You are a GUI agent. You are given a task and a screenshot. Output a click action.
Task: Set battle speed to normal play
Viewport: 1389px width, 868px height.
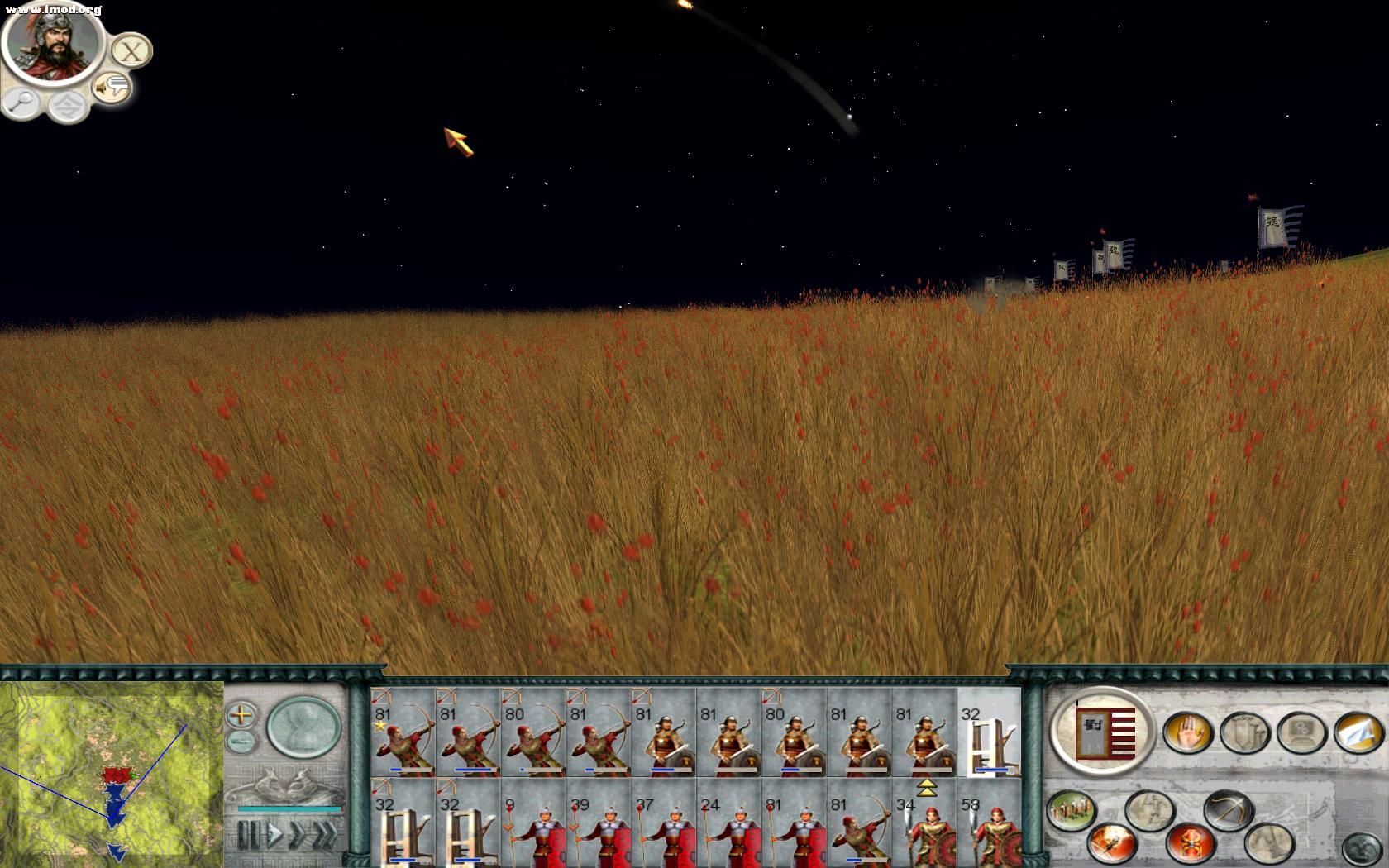274,835
